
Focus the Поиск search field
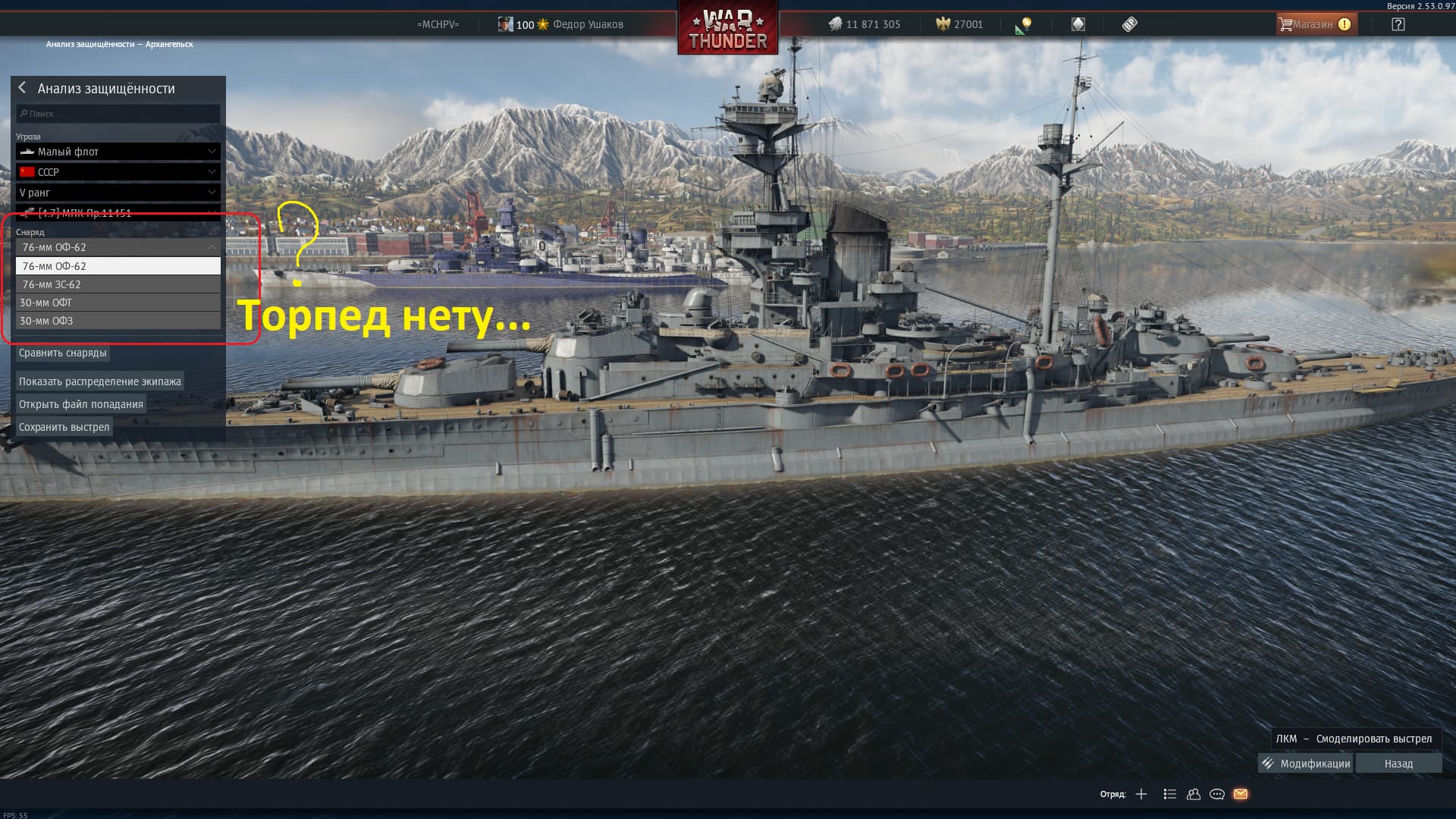pyautogui.click(x=118, y=114)
